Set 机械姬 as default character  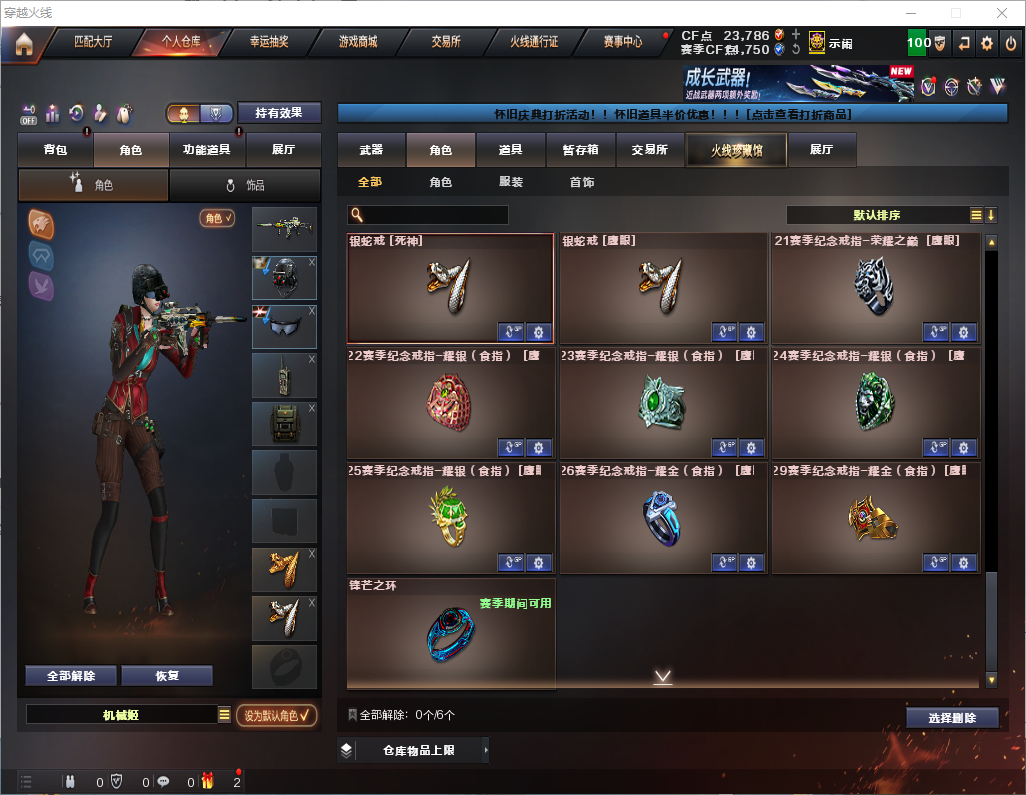point(277,715)
